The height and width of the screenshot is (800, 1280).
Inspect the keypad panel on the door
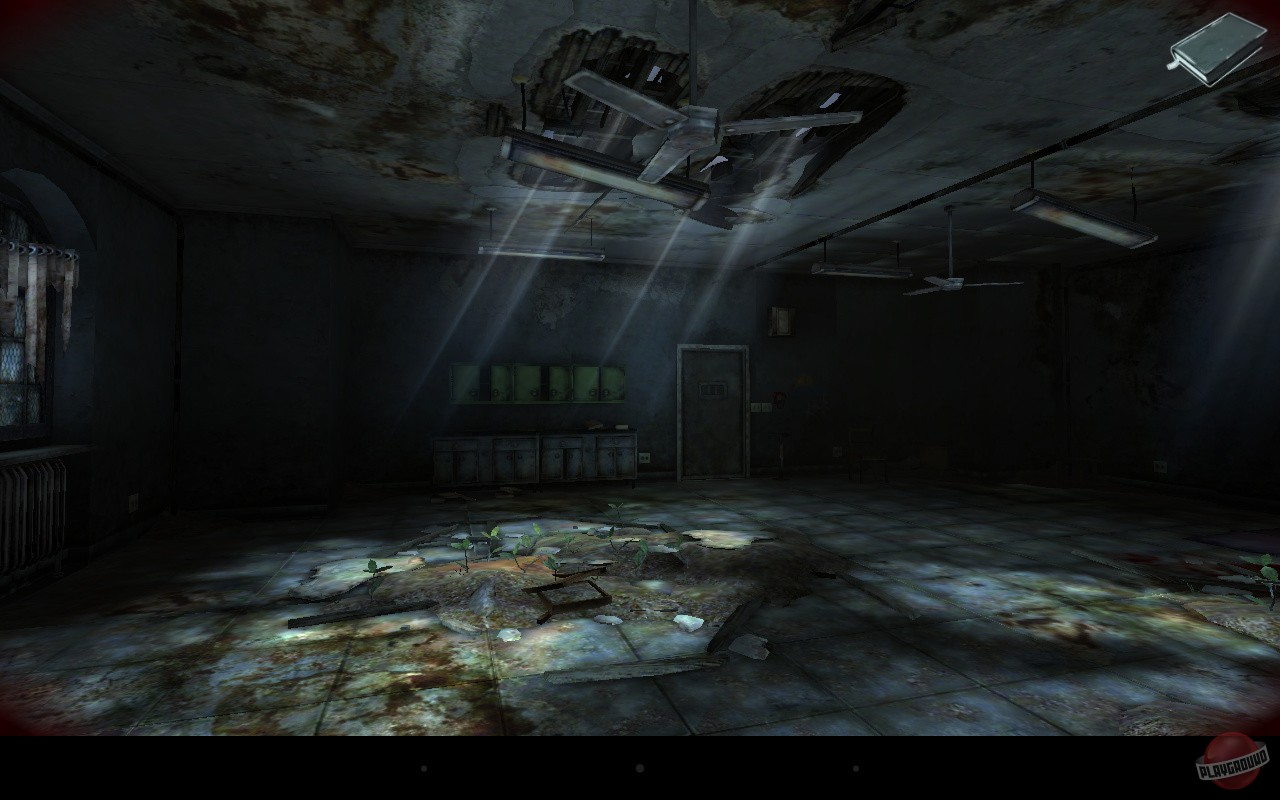tap(713, 388)
